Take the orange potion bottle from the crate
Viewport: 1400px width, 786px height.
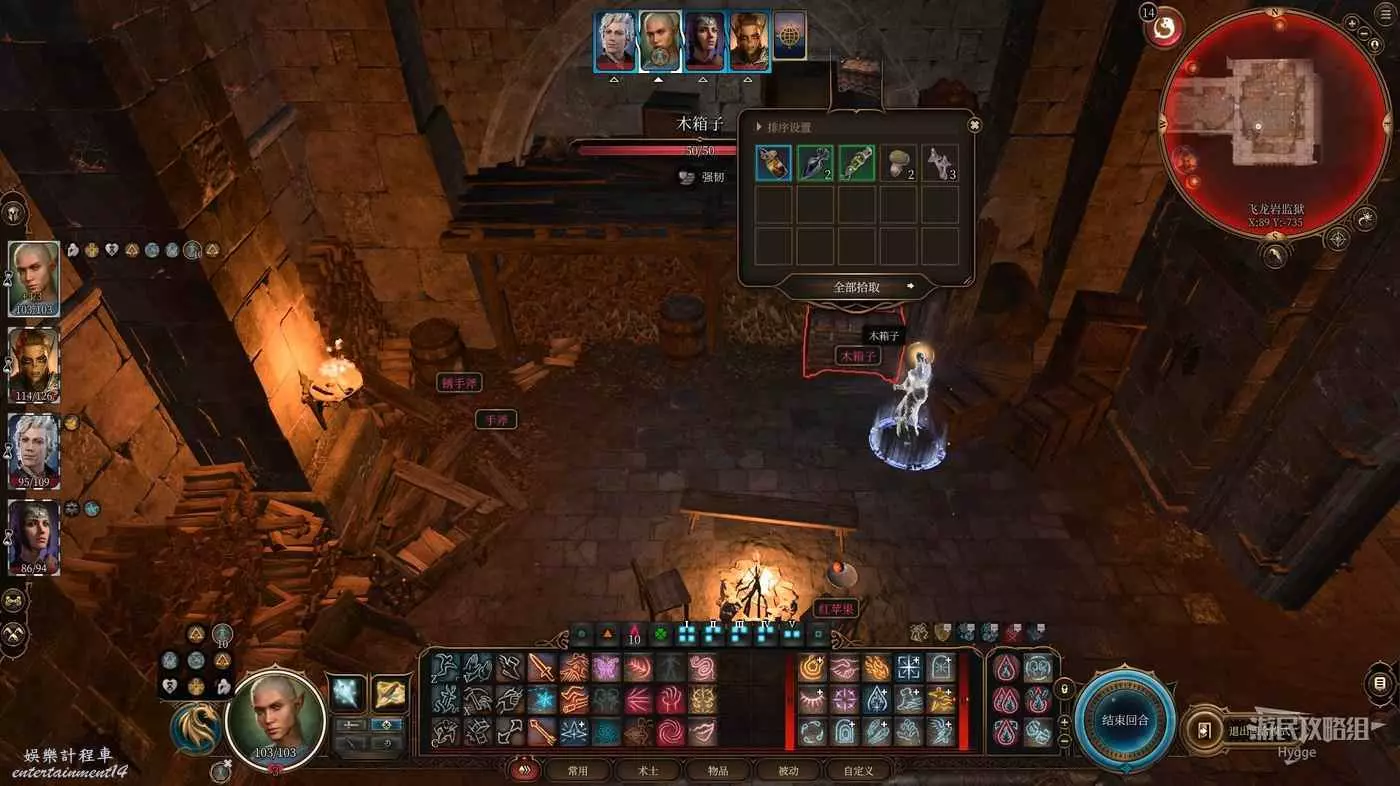click(x=773, y=163)
